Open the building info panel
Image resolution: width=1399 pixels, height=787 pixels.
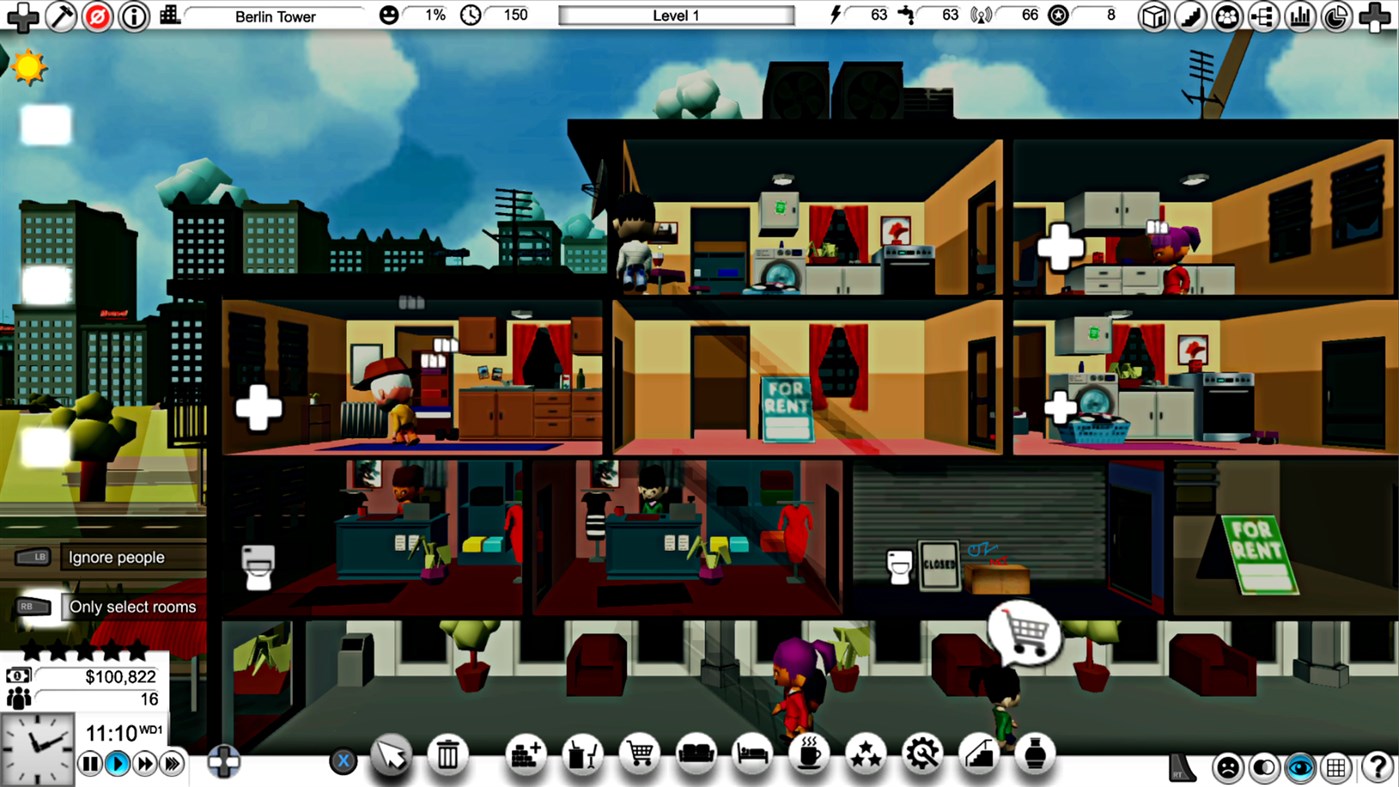point(133,16)
